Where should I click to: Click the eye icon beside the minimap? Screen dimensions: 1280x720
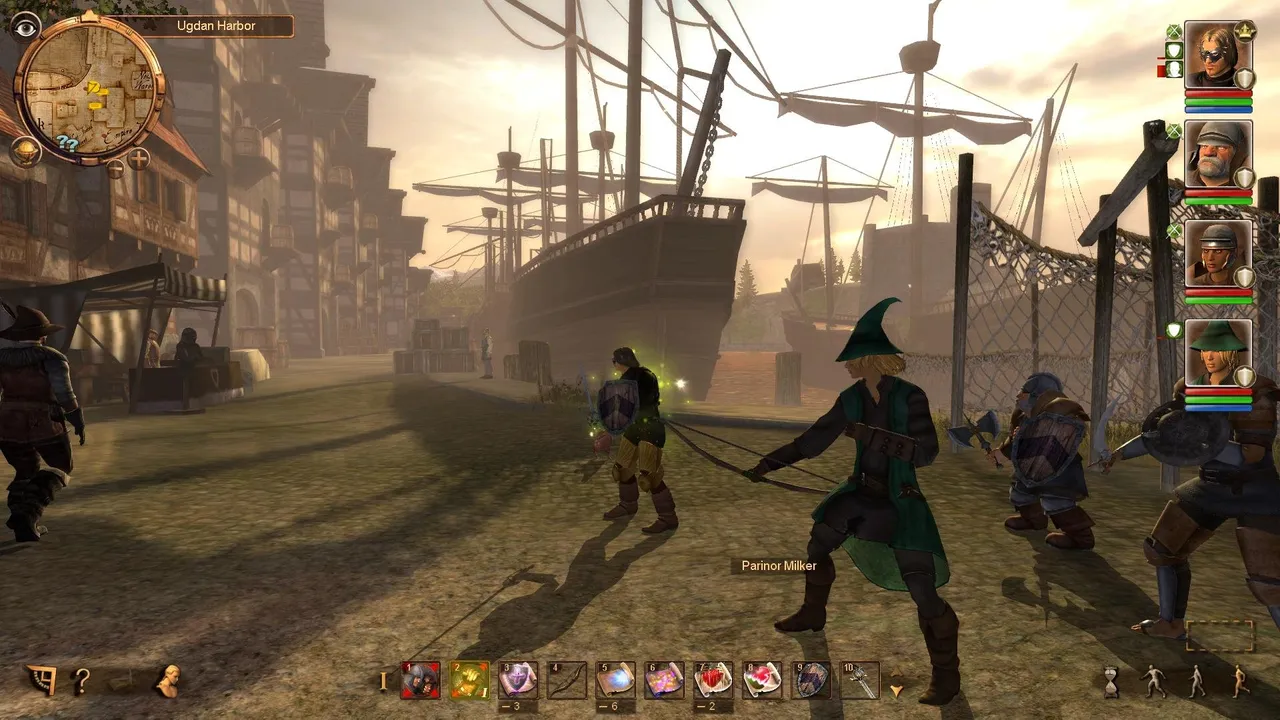[25, 26]
